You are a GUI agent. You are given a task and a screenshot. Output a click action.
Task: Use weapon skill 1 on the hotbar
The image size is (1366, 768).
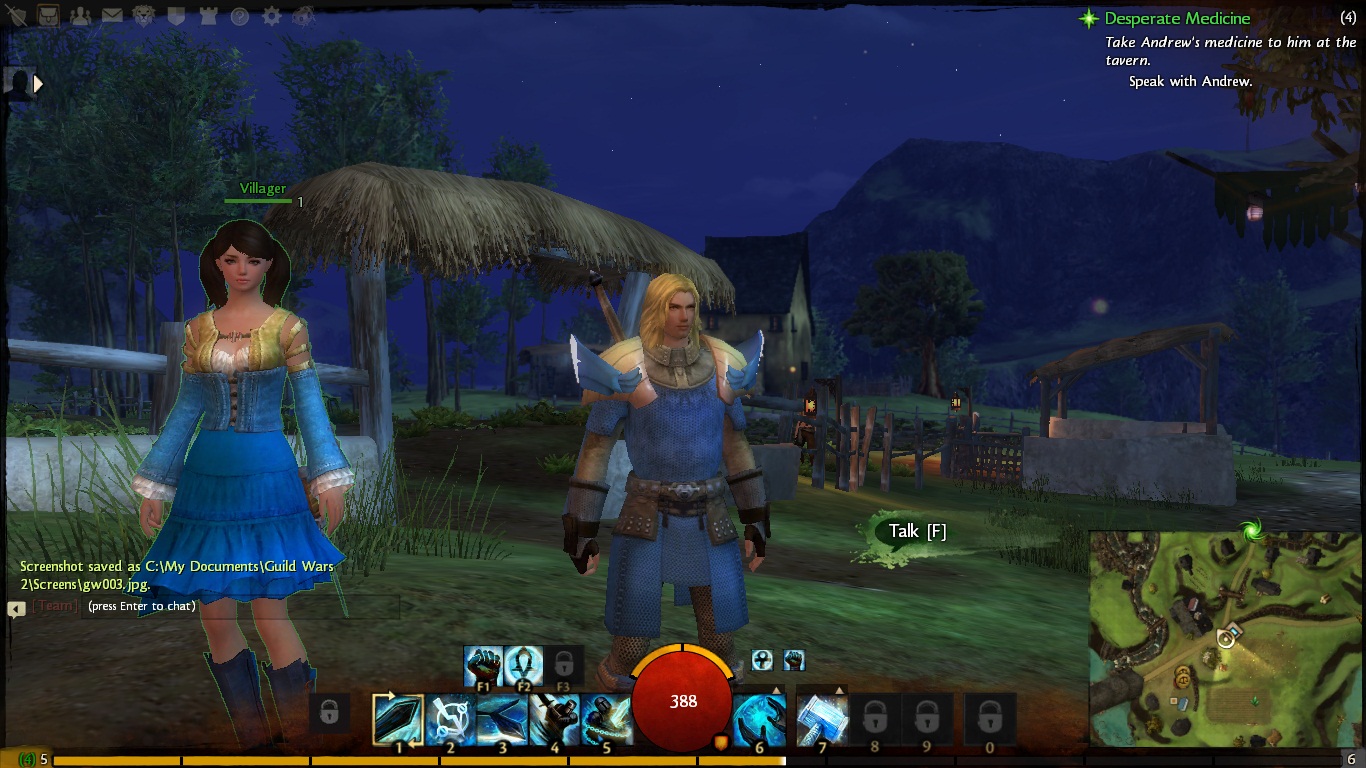click(x=398, y=719)
